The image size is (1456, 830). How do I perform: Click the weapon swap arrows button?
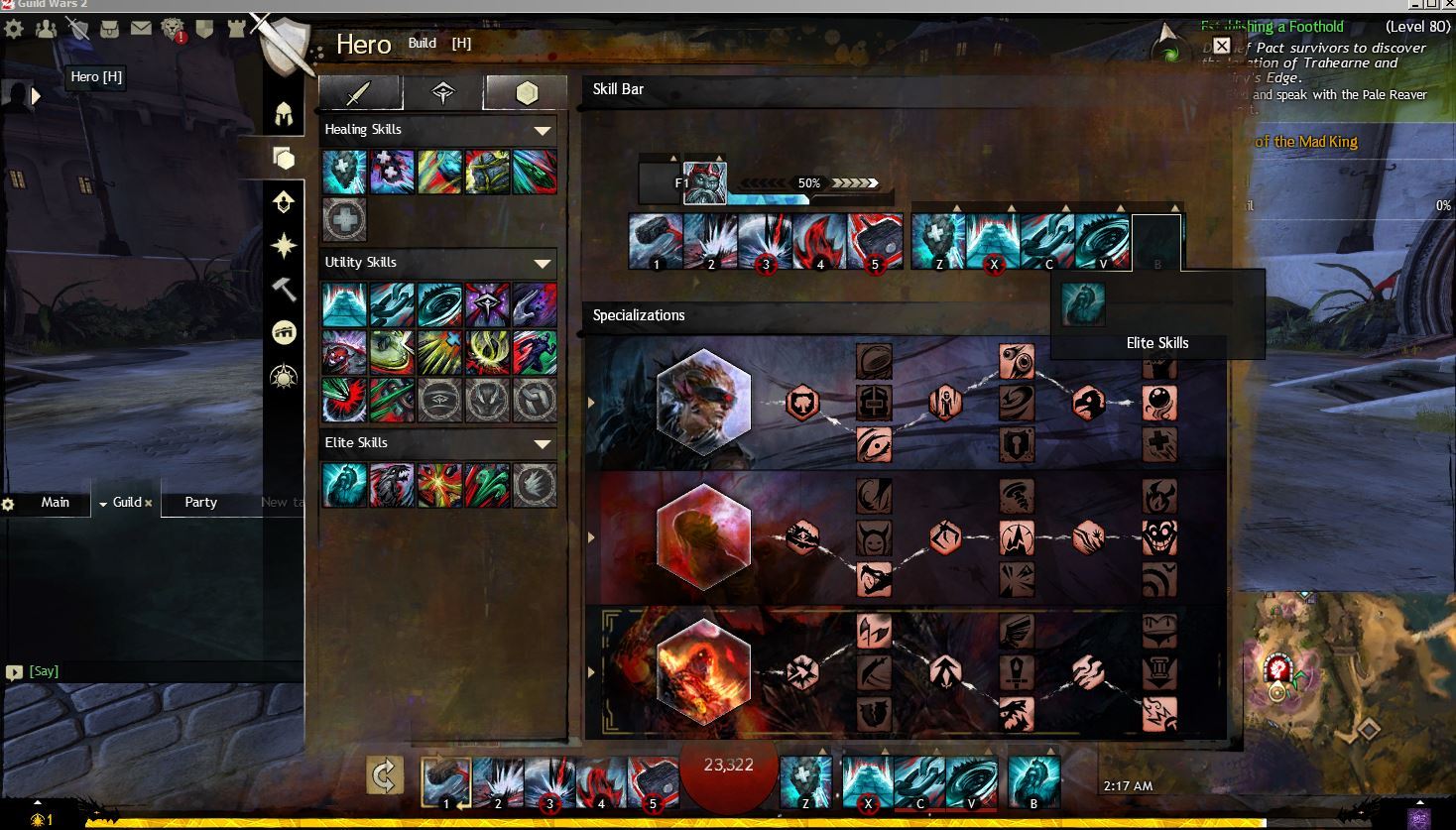pos(384,775)
